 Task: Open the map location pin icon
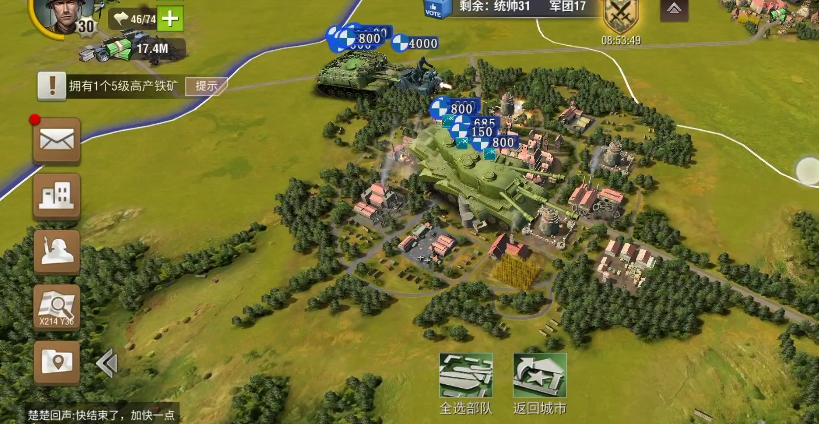[57, 361]
